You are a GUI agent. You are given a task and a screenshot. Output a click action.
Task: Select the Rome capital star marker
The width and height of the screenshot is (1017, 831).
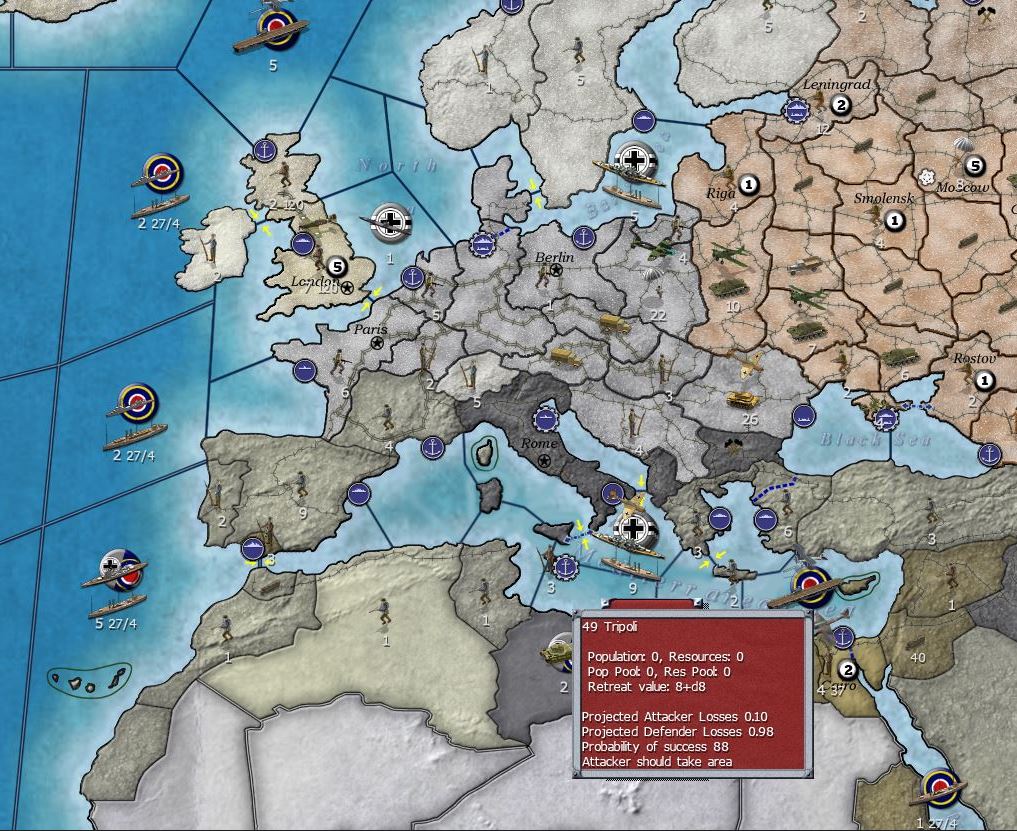544,460
